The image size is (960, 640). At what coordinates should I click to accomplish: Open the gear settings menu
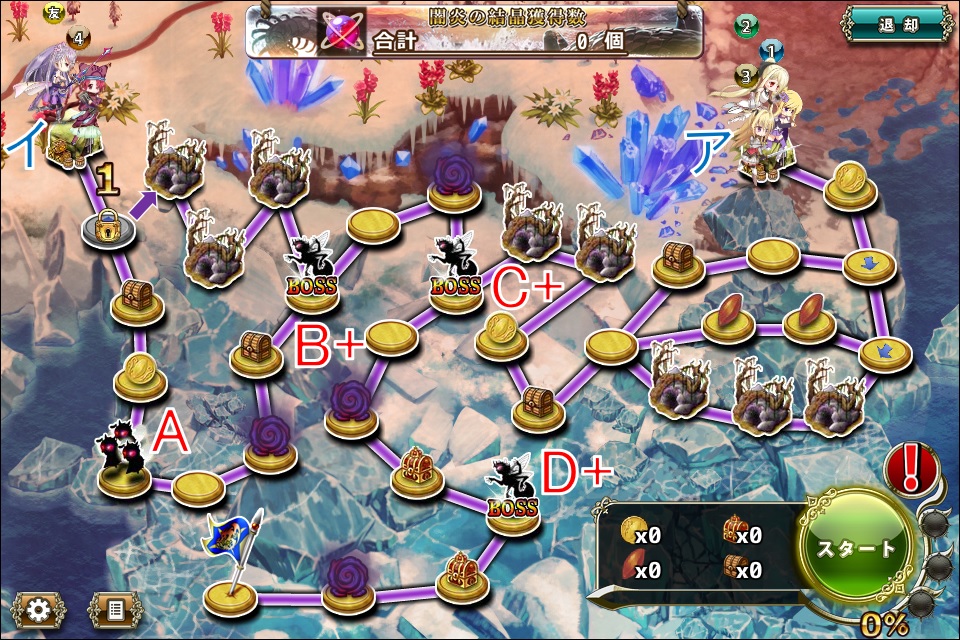tap(38, 609)
